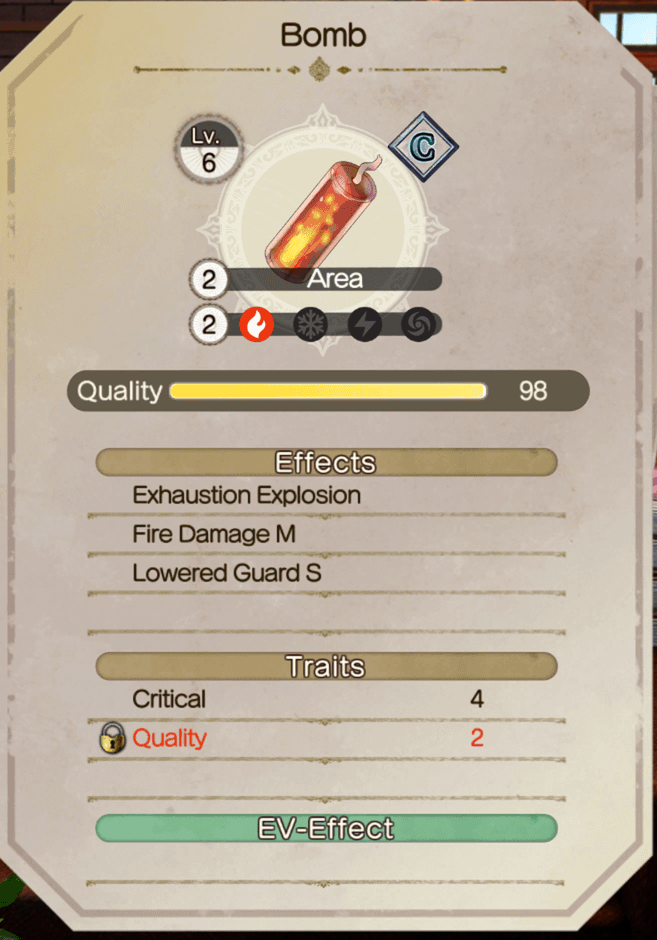657x940 pixels.
Task: Click the Effects section header
Action: pos(326,462)
